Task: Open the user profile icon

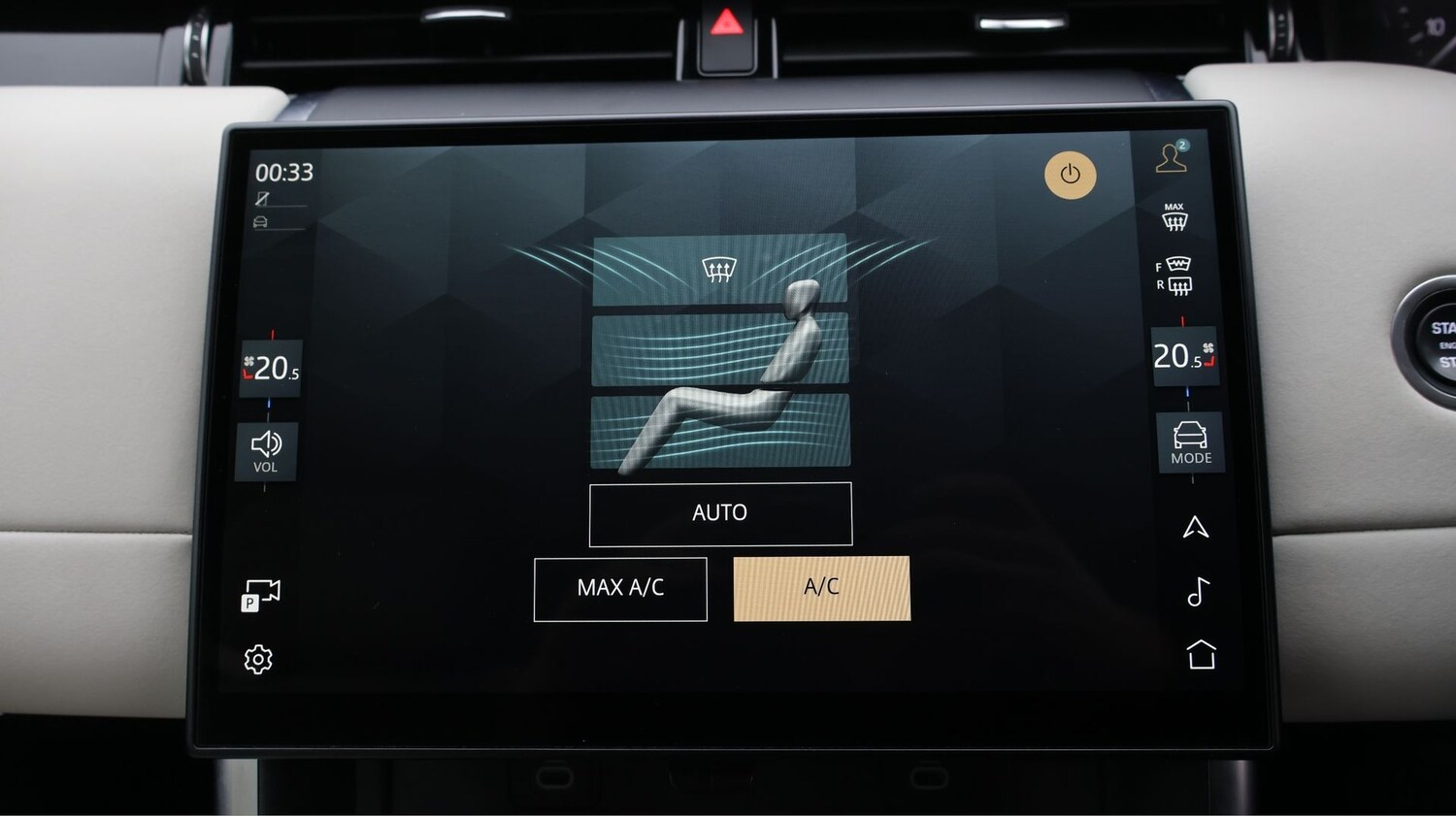Action: tap(1172, 158)
